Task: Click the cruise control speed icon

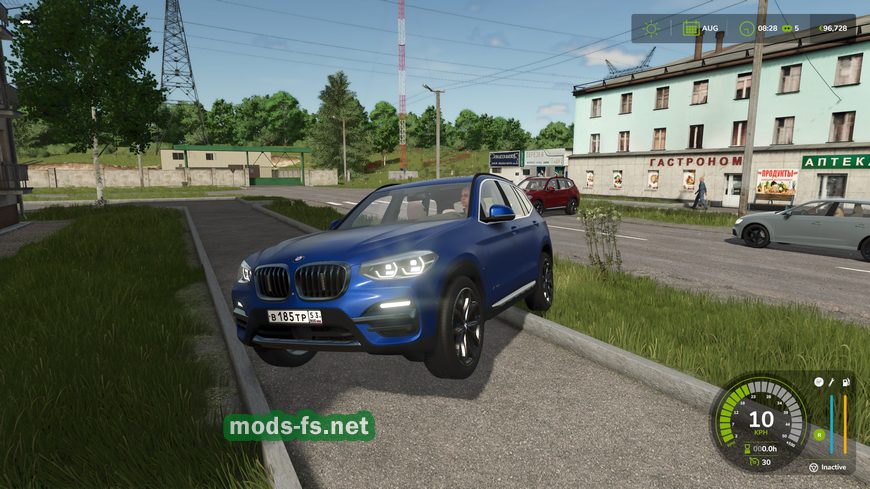Action: click(755, 461)
